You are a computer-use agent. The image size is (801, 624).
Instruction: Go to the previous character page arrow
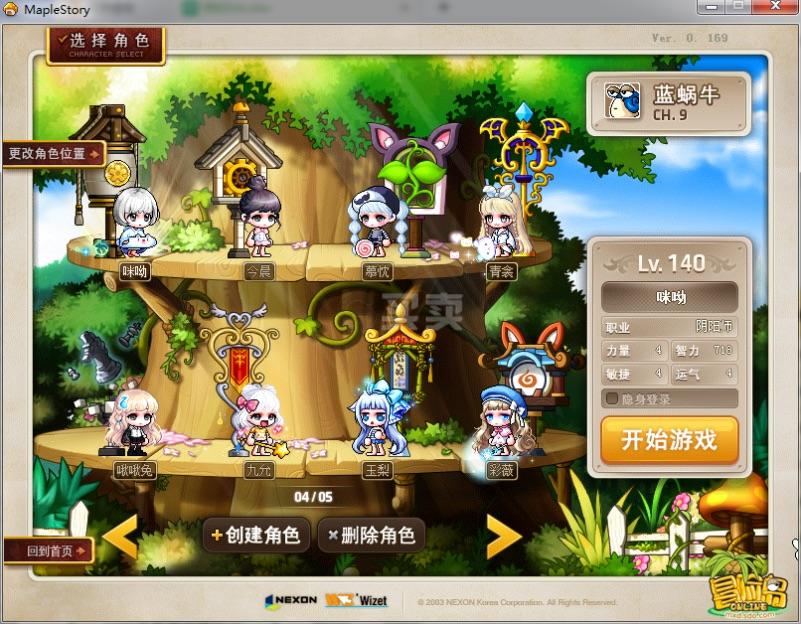pos(121,537)
